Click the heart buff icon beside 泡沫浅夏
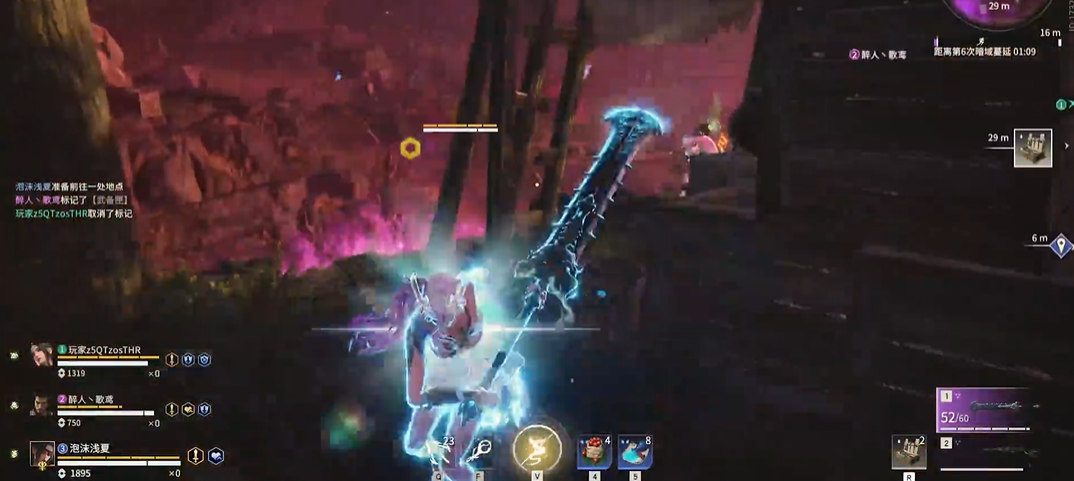The width and height of the screenshot is (1074, 481). (x=215, y=456)
